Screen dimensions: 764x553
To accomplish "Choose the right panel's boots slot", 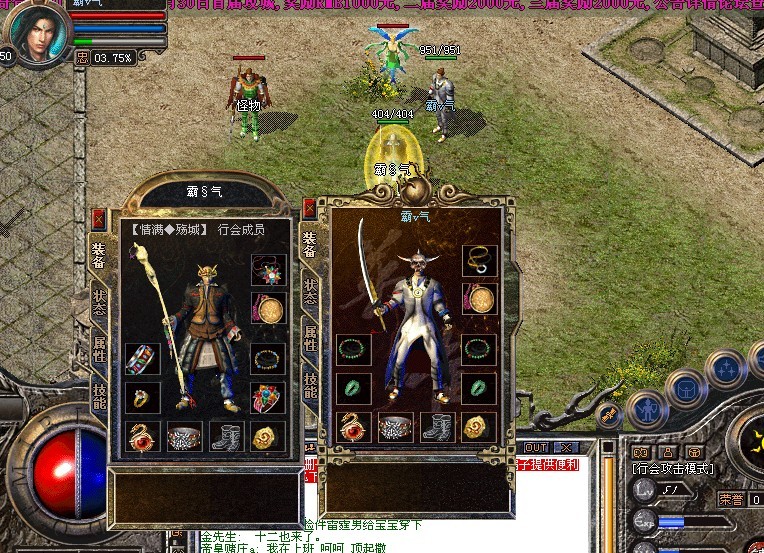I will [437, 427].
